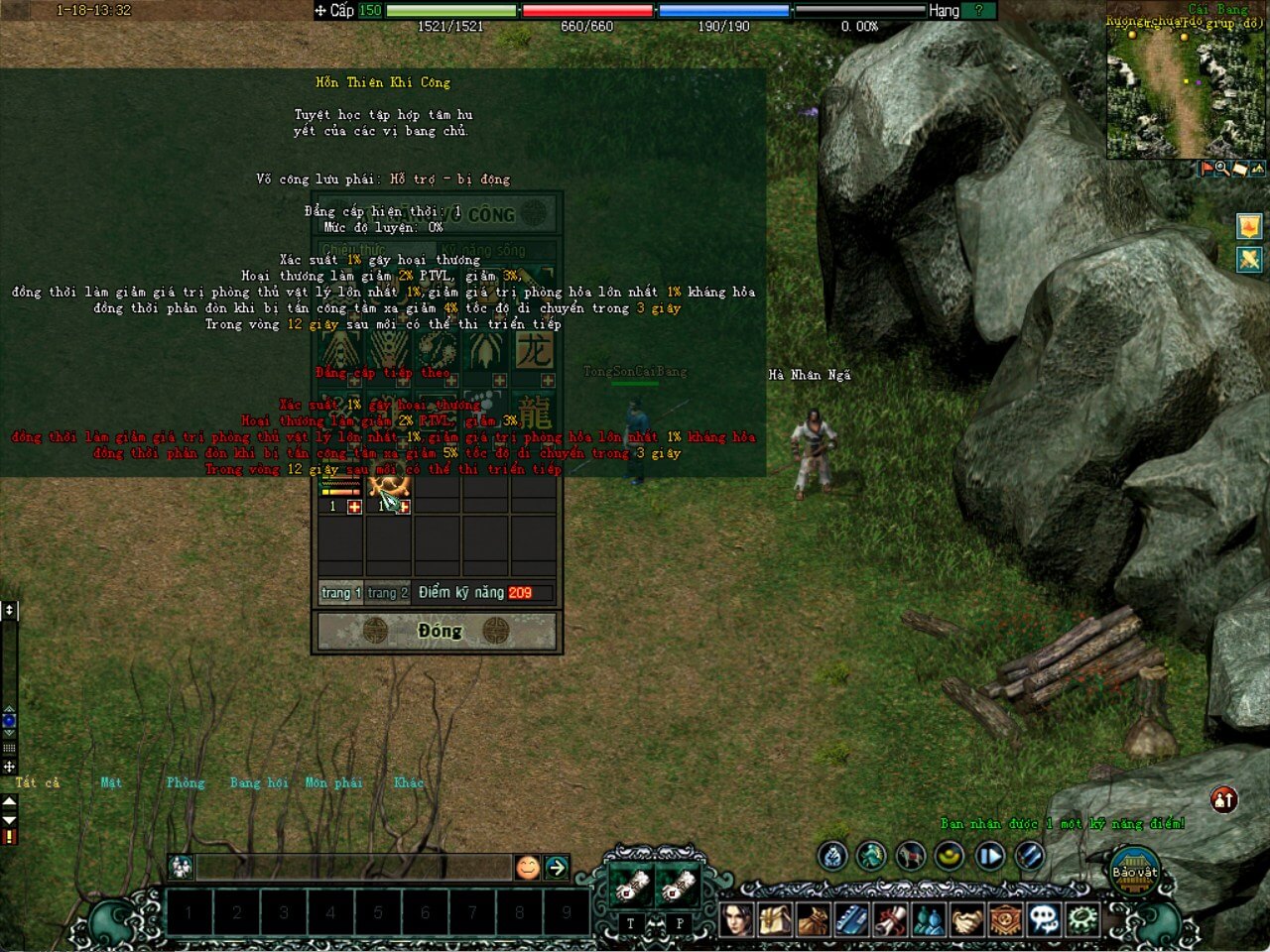1270x952 pixels.
Task: Send chat with the arrow button
Action: pyautogui.click(x=557, y=868)
